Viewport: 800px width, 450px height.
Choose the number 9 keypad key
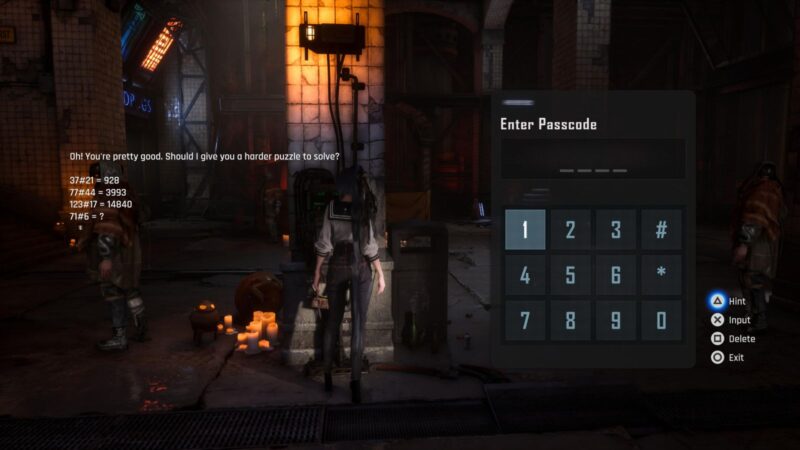click(616, 321)
